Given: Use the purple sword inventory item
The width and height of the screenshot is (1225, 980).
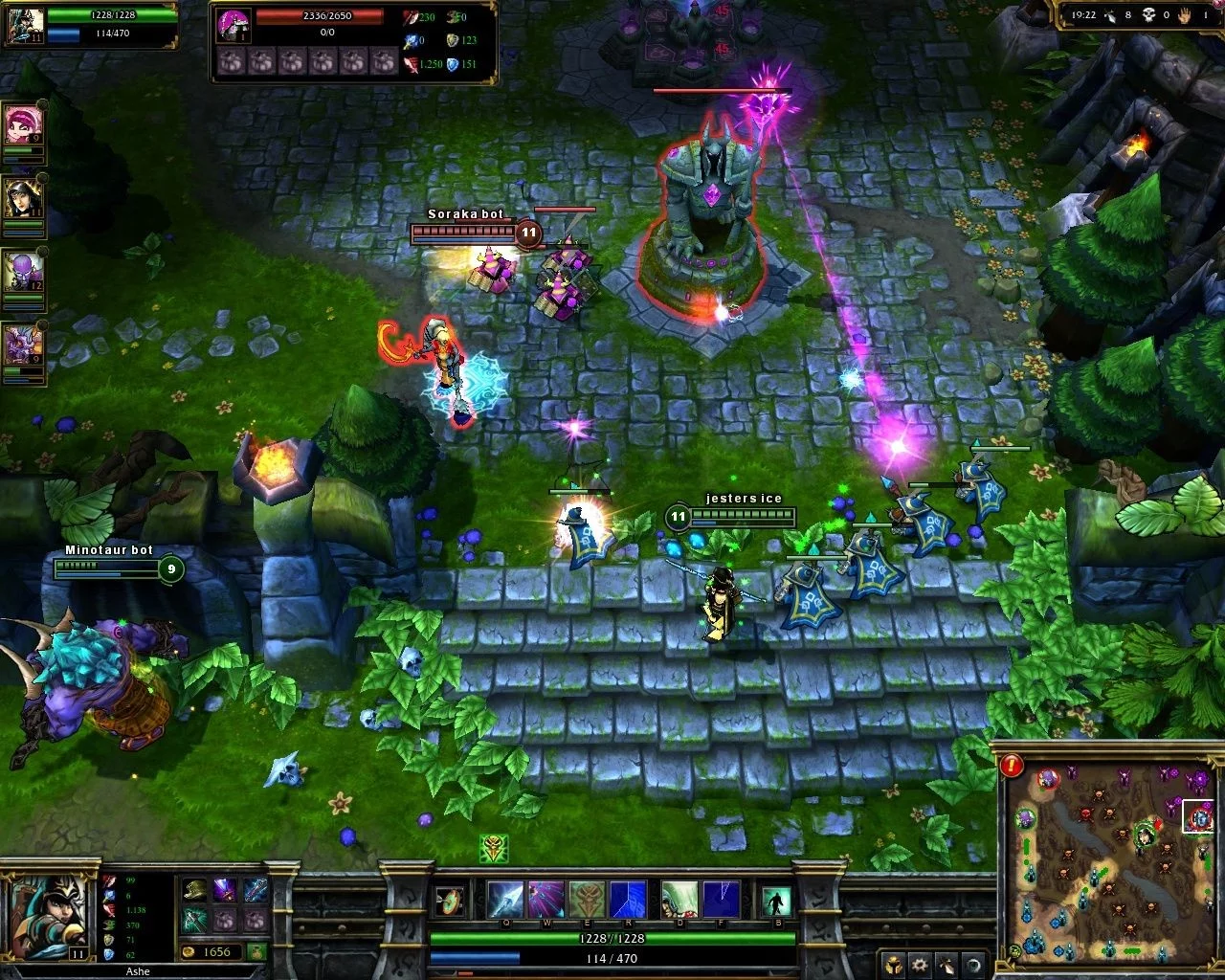Looking at the screenshot, I should (x=225, y=891).
